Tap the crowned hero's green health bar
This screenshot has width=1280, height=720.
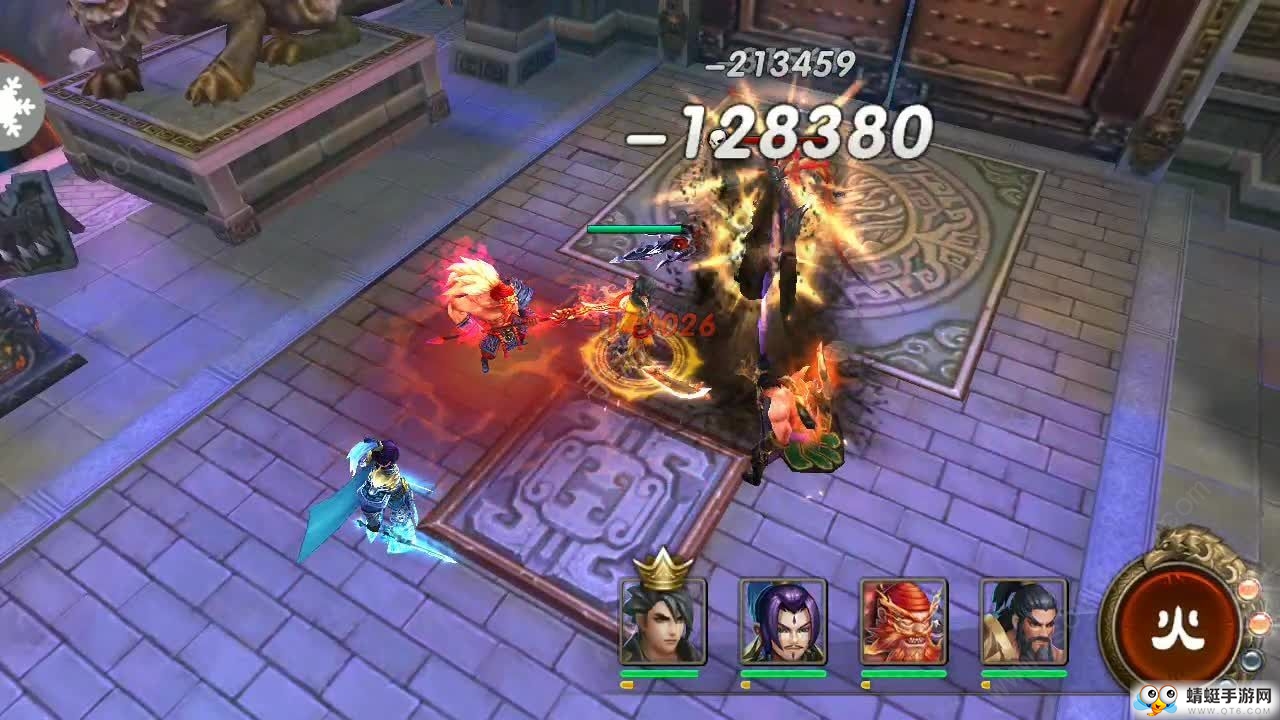point(660,674)
